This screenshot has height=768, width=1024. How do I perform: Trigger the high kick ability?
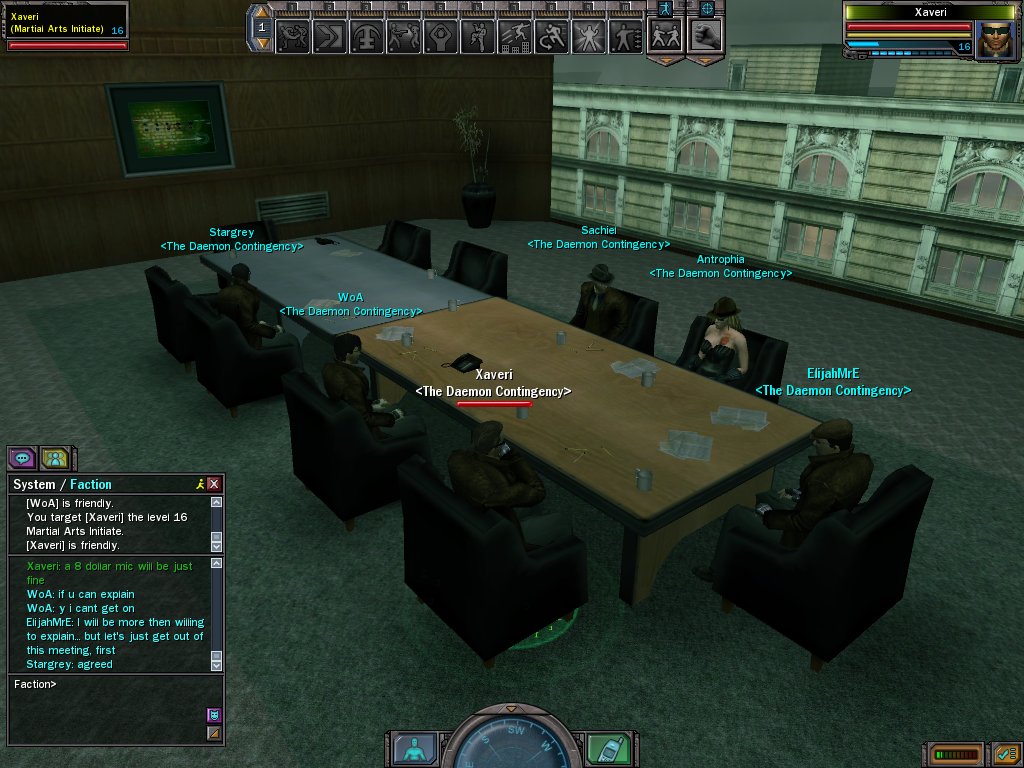tap(478, 37)
